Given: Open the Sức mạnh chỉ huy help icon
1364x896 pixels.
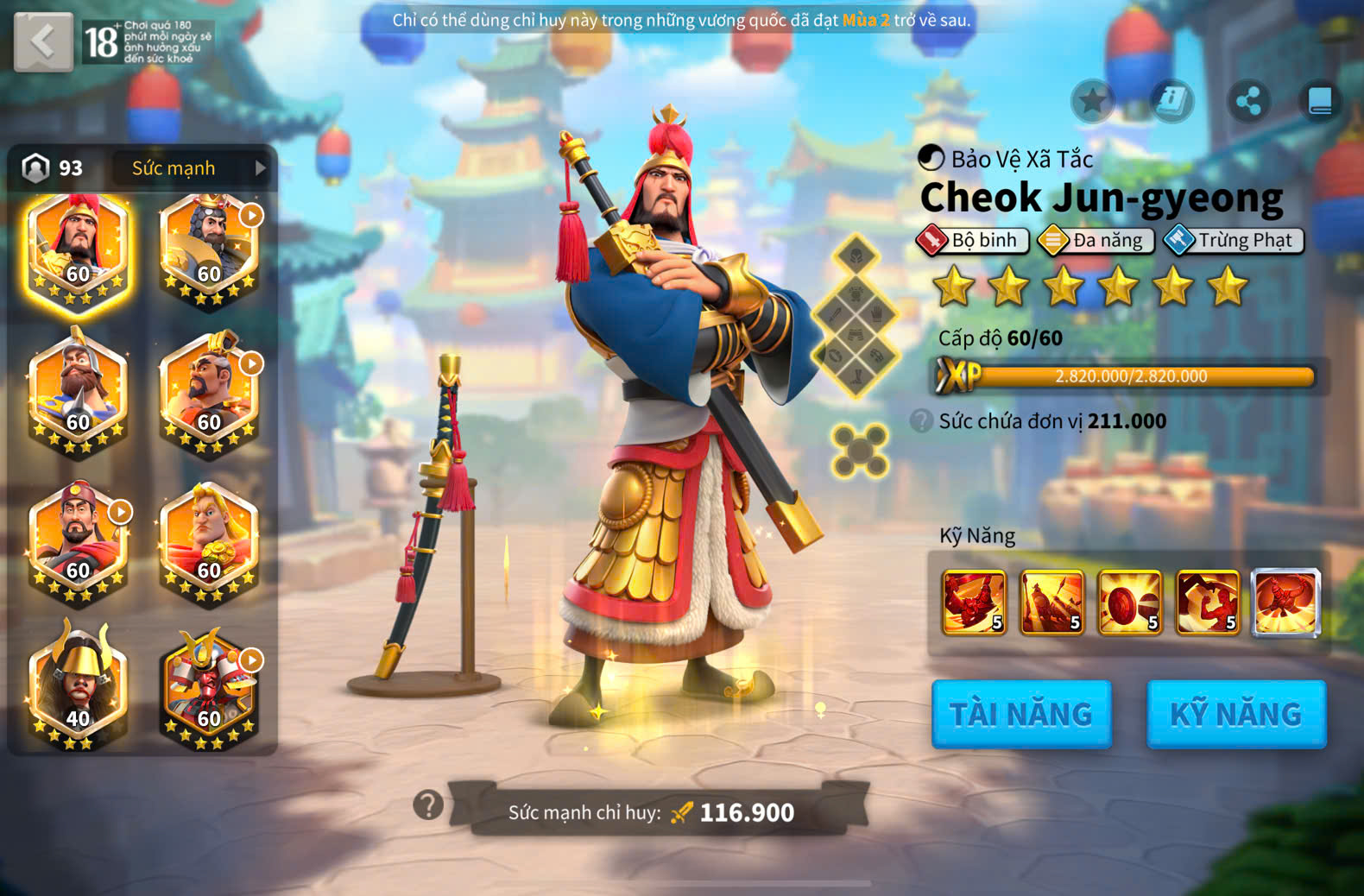Looking at the screenshot, I should tap(428, 805).
